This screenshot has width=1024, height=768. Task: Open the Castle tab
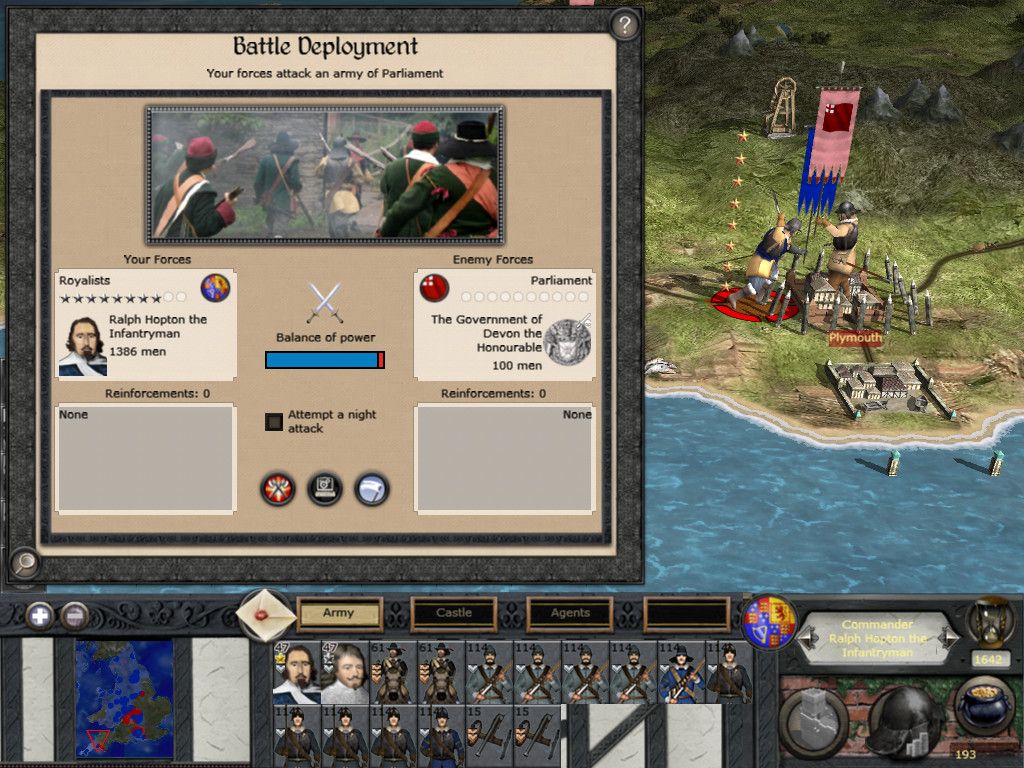(x=454, y=613)
